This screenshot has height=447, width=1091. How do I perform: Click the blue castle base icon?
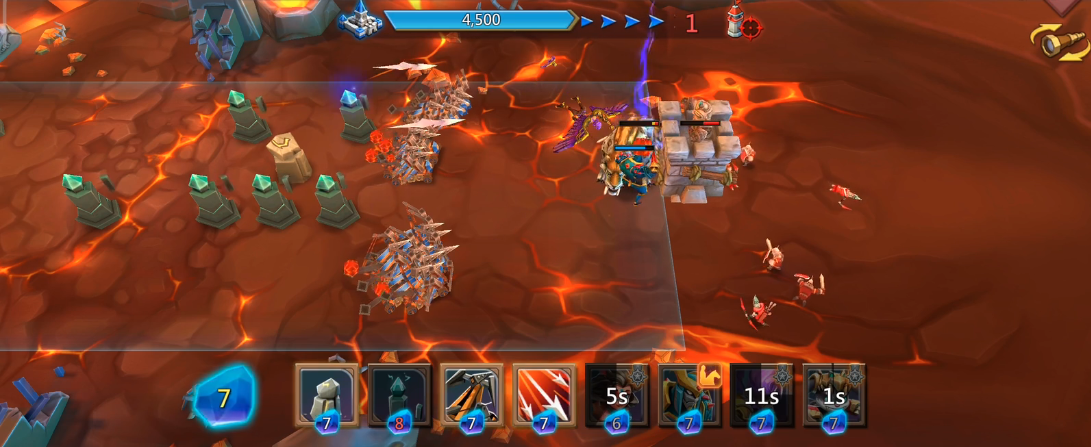tap(358, 20)
